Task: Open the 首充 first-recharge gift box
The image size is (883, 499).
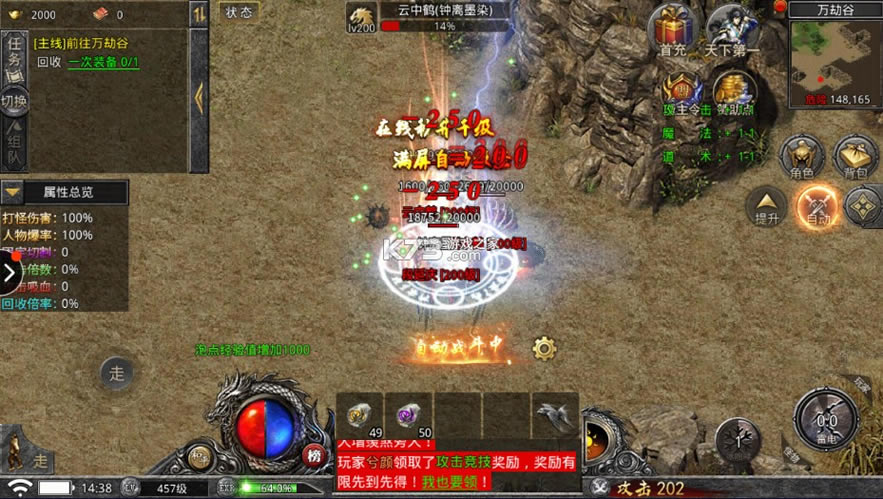Action: click(673, 27)
